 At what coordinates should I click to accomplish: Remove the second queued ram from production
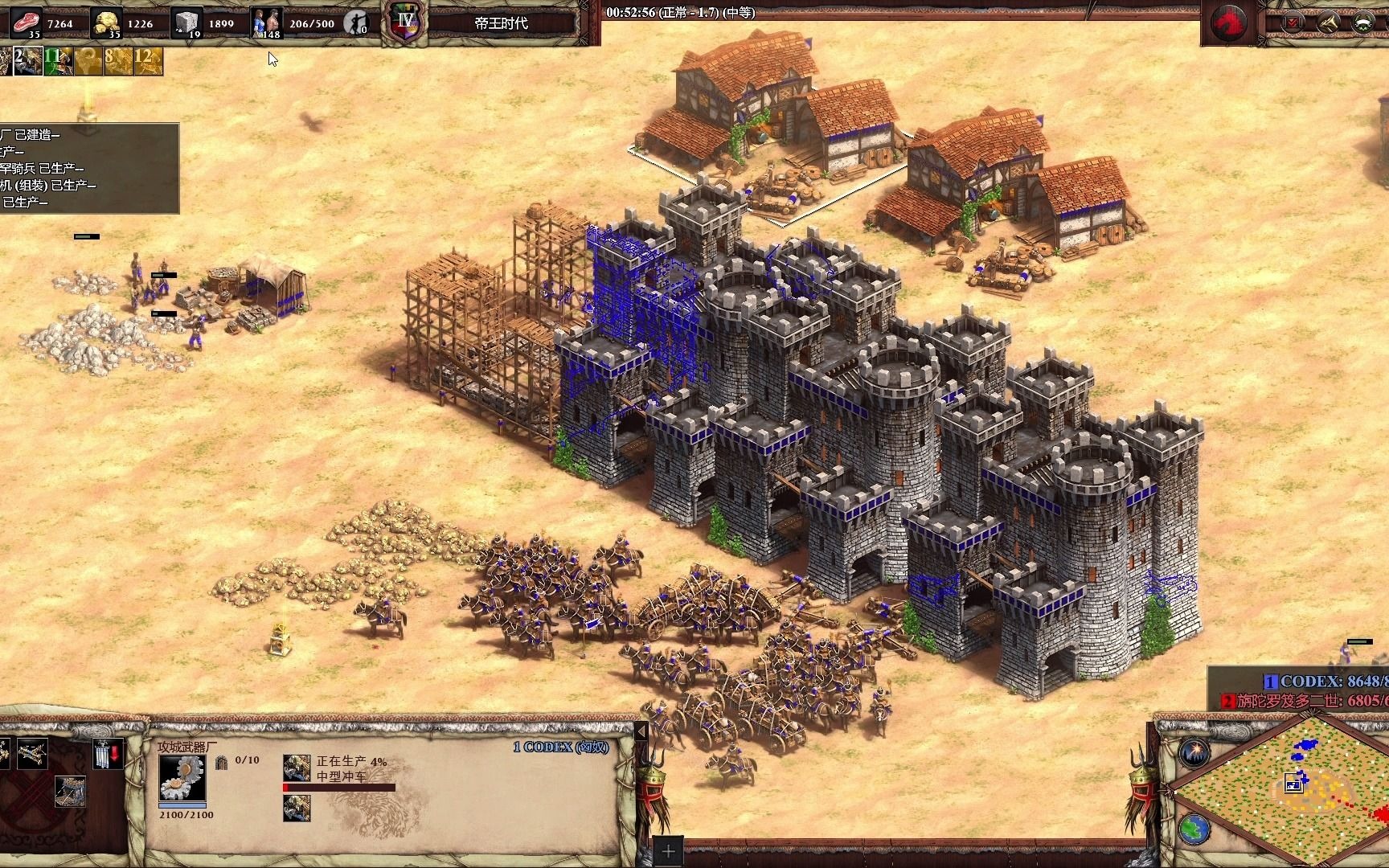click(297, 808)
